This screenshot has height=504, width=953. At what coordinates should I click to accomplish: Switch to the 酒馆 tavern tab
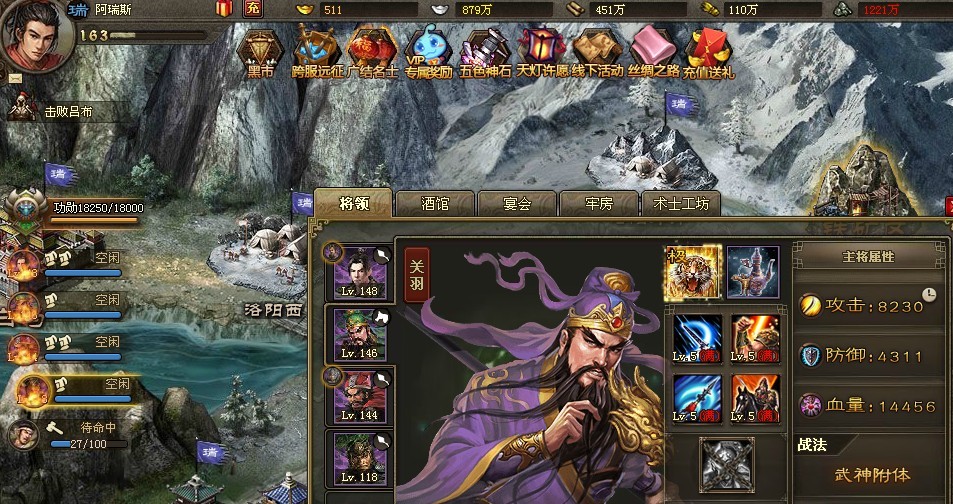[436, 204]
